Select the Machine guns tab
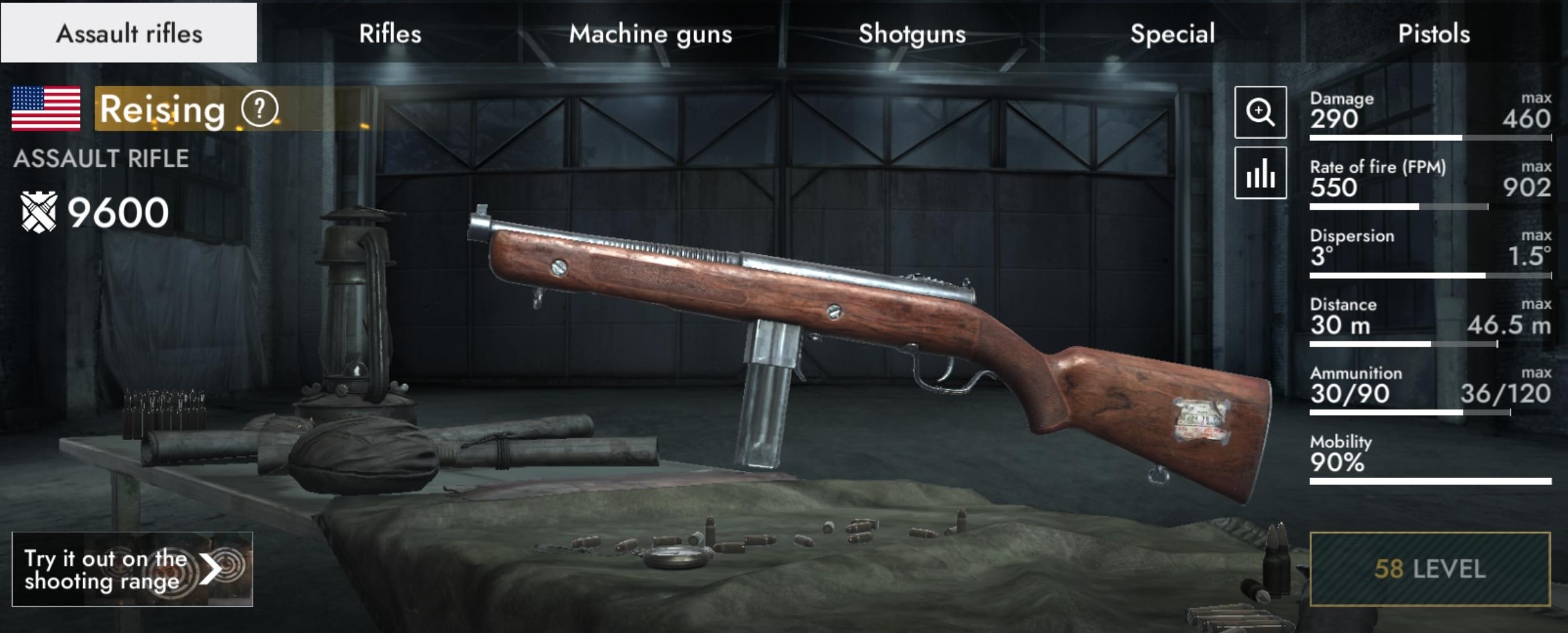The width and height of the screenshot is (1568, 633). pos(650,33)
